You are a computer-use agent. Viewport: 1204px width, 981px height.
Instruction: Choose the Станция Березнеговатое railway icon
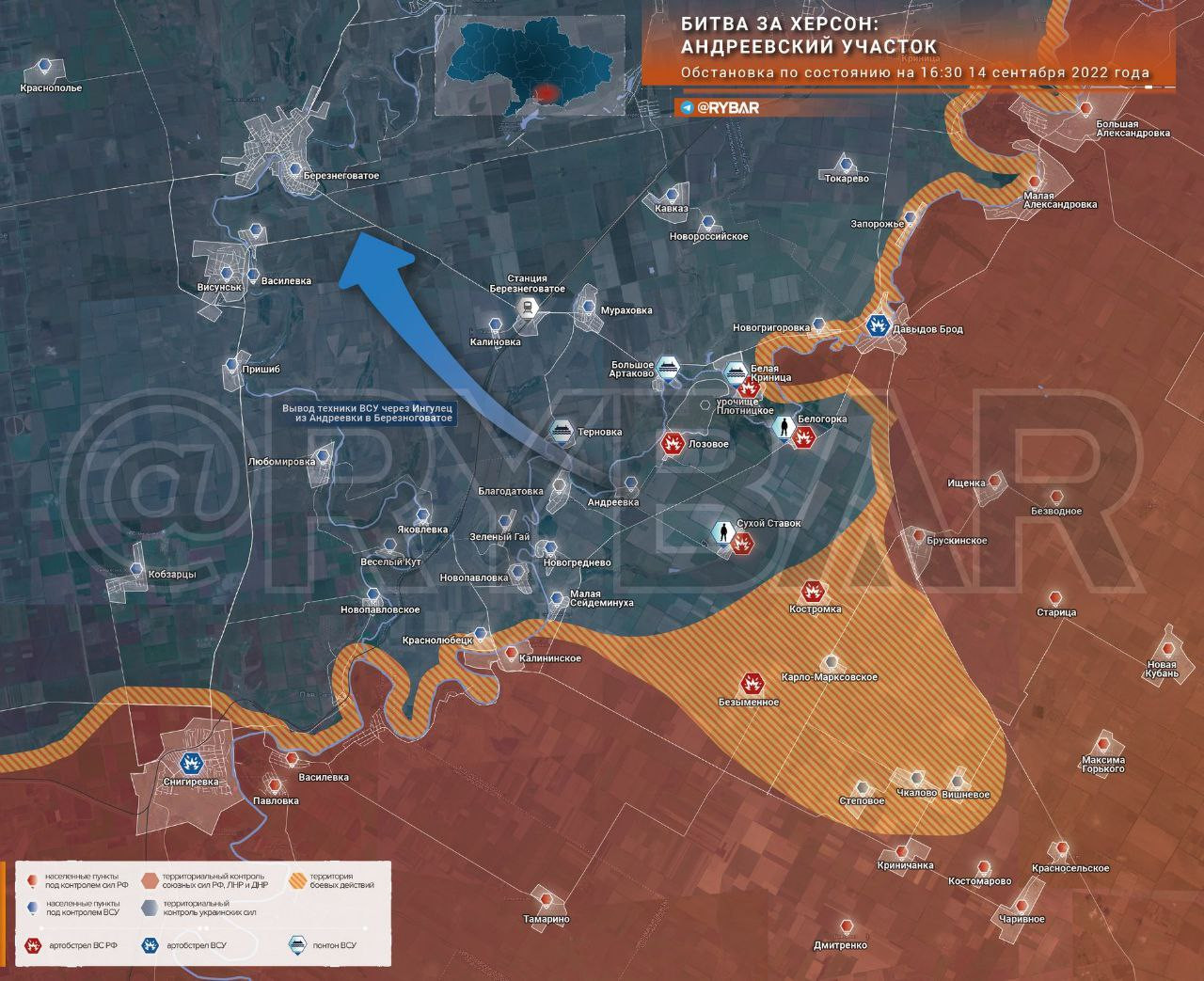[530, 310]
